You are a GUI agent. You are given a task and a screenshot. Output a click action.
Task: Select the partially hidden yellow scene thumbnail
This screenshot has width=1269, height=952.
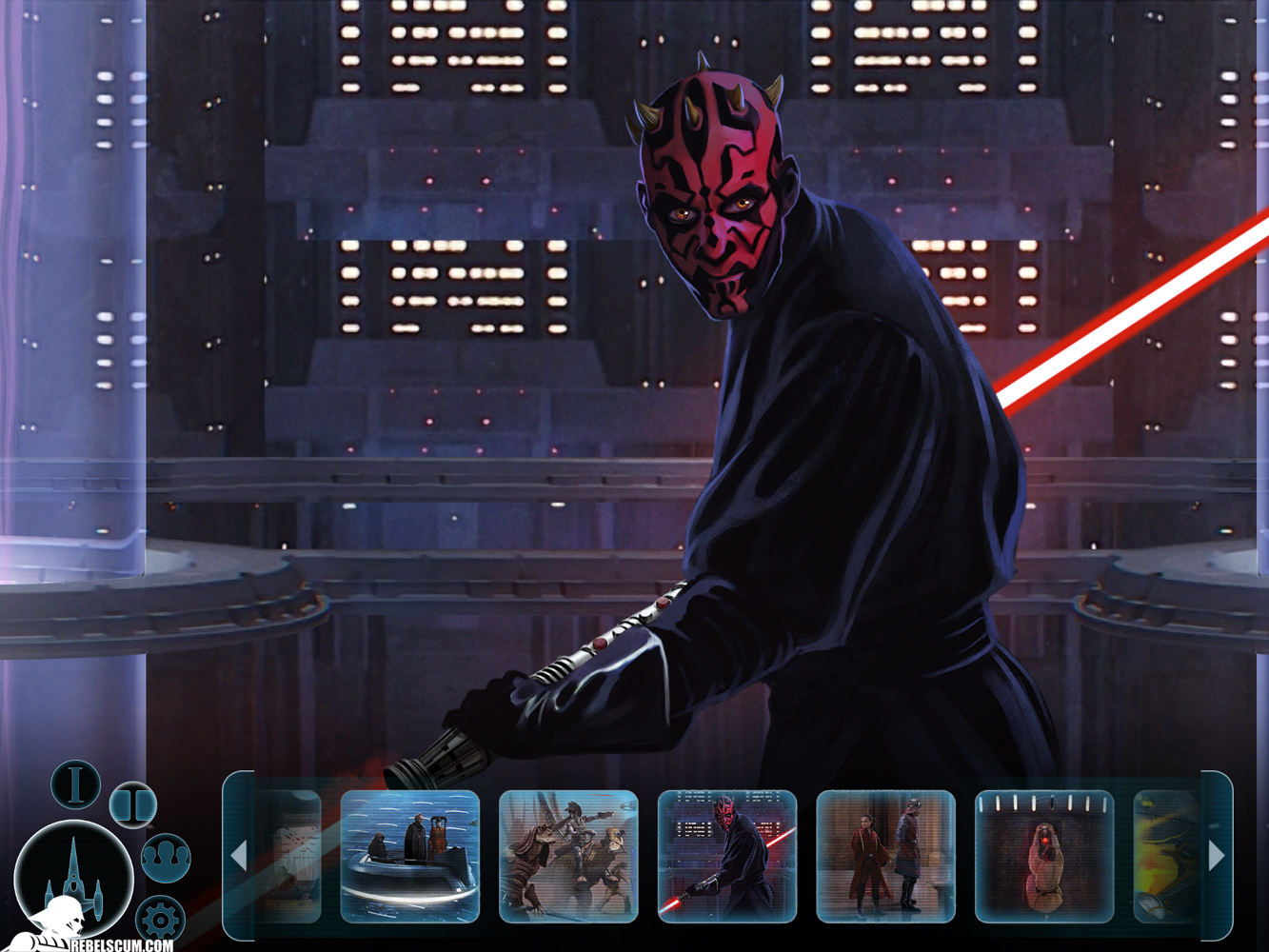1167,857
